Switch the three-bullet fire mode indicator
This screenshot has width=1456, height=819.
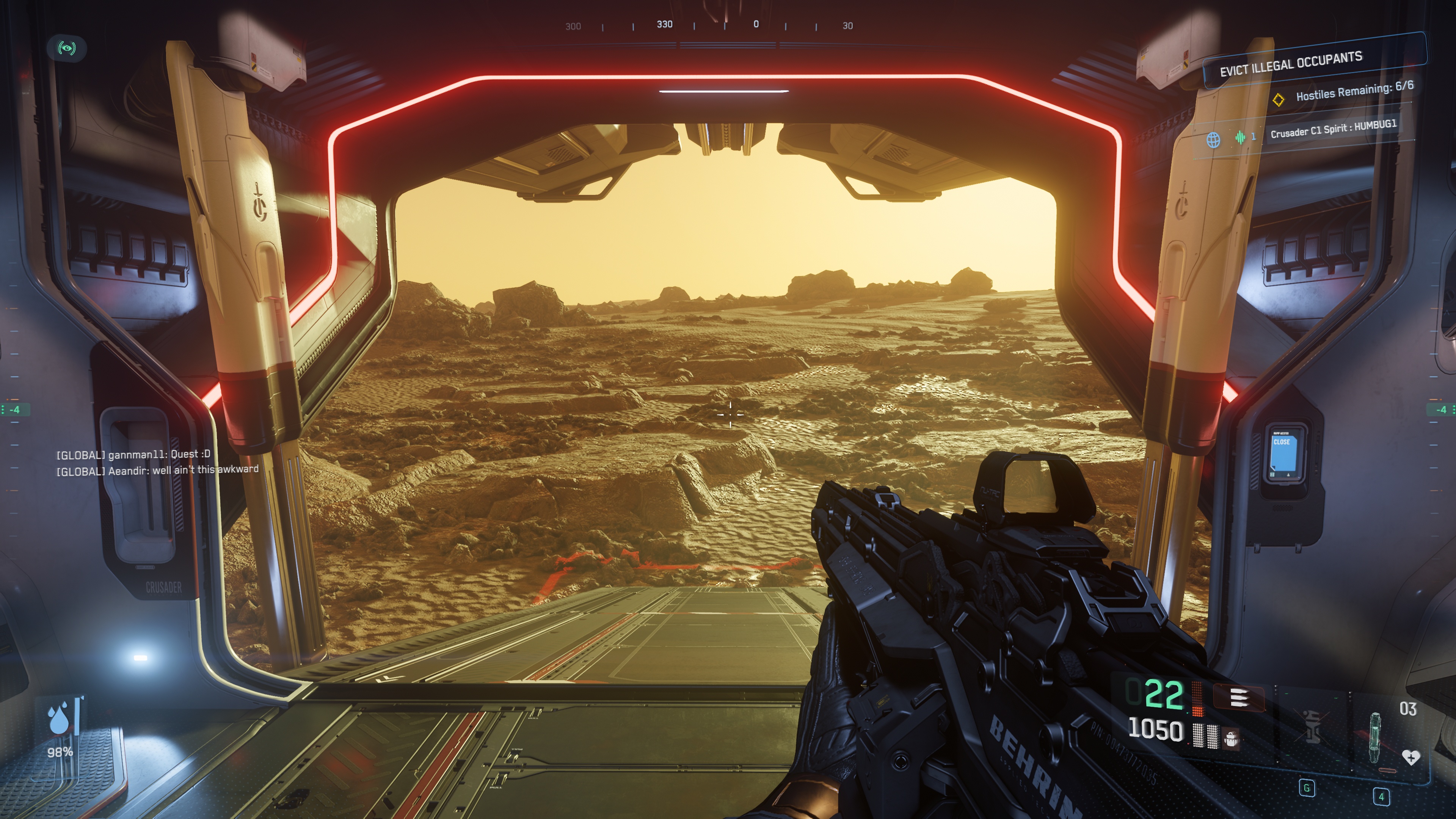coord(1238,698)
